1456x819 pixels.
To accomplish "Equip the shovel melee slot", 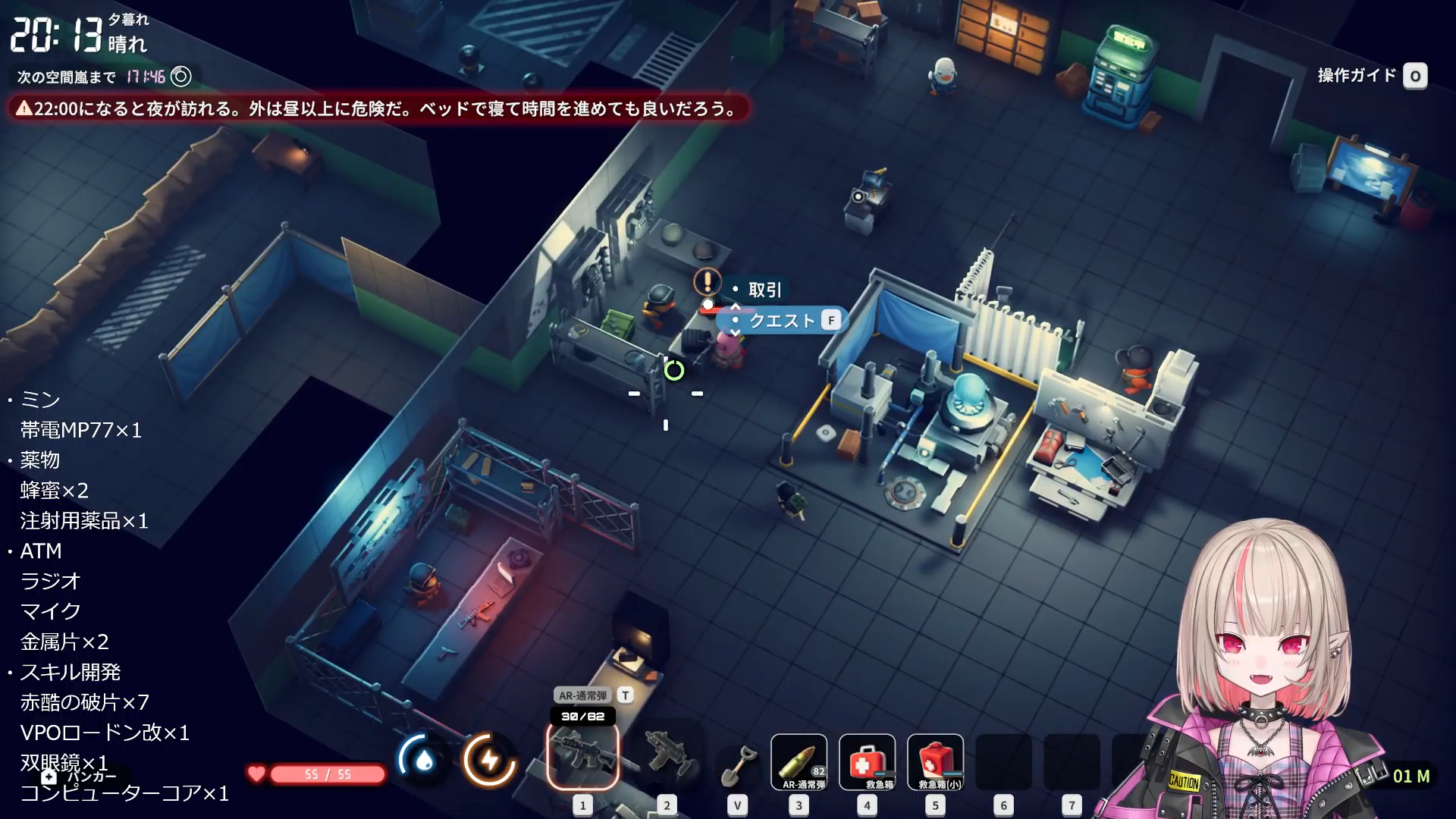I will coord(737,764).
